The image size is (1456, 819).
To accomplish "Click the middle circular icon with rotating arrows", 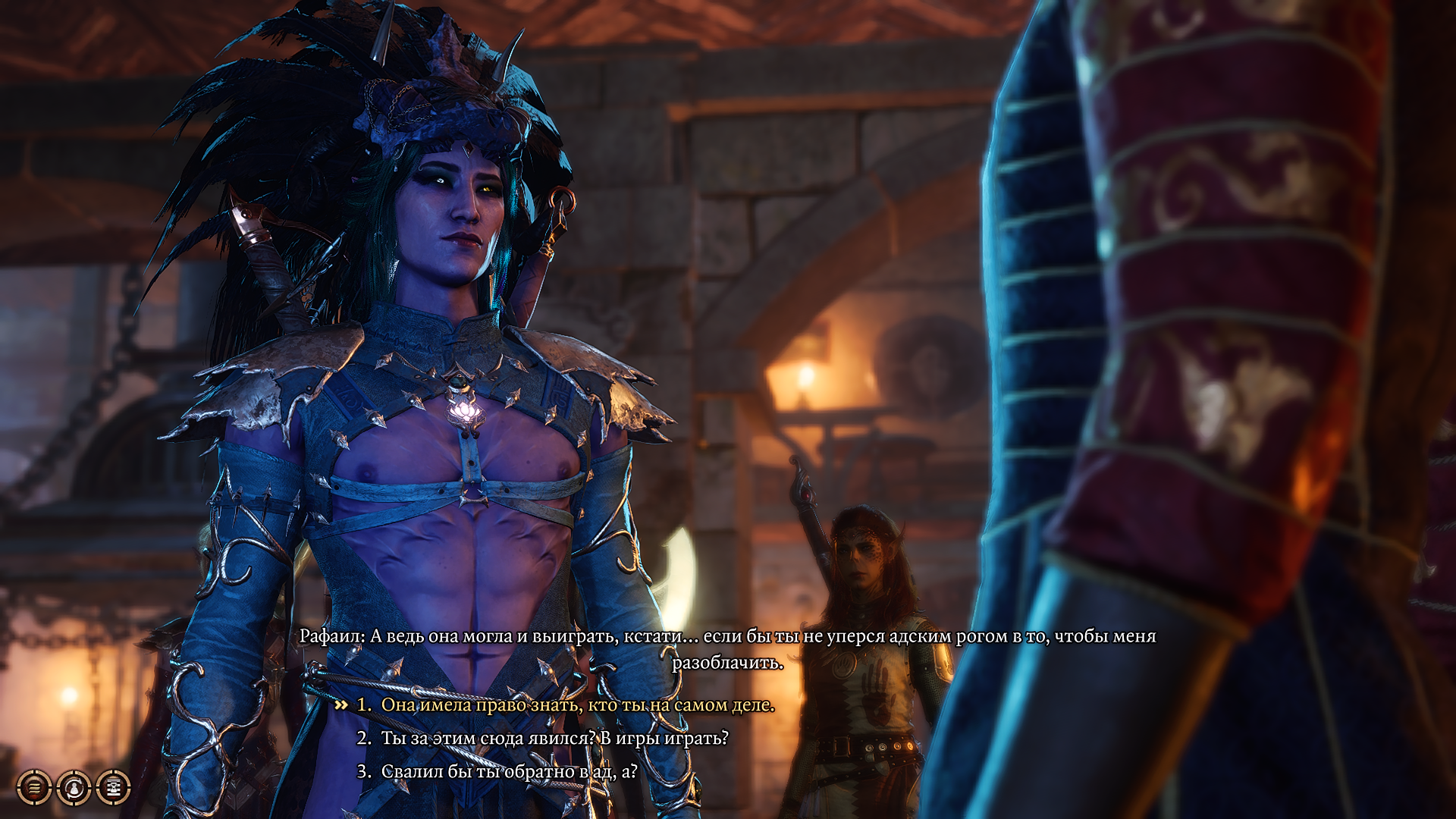I will 76,787.
